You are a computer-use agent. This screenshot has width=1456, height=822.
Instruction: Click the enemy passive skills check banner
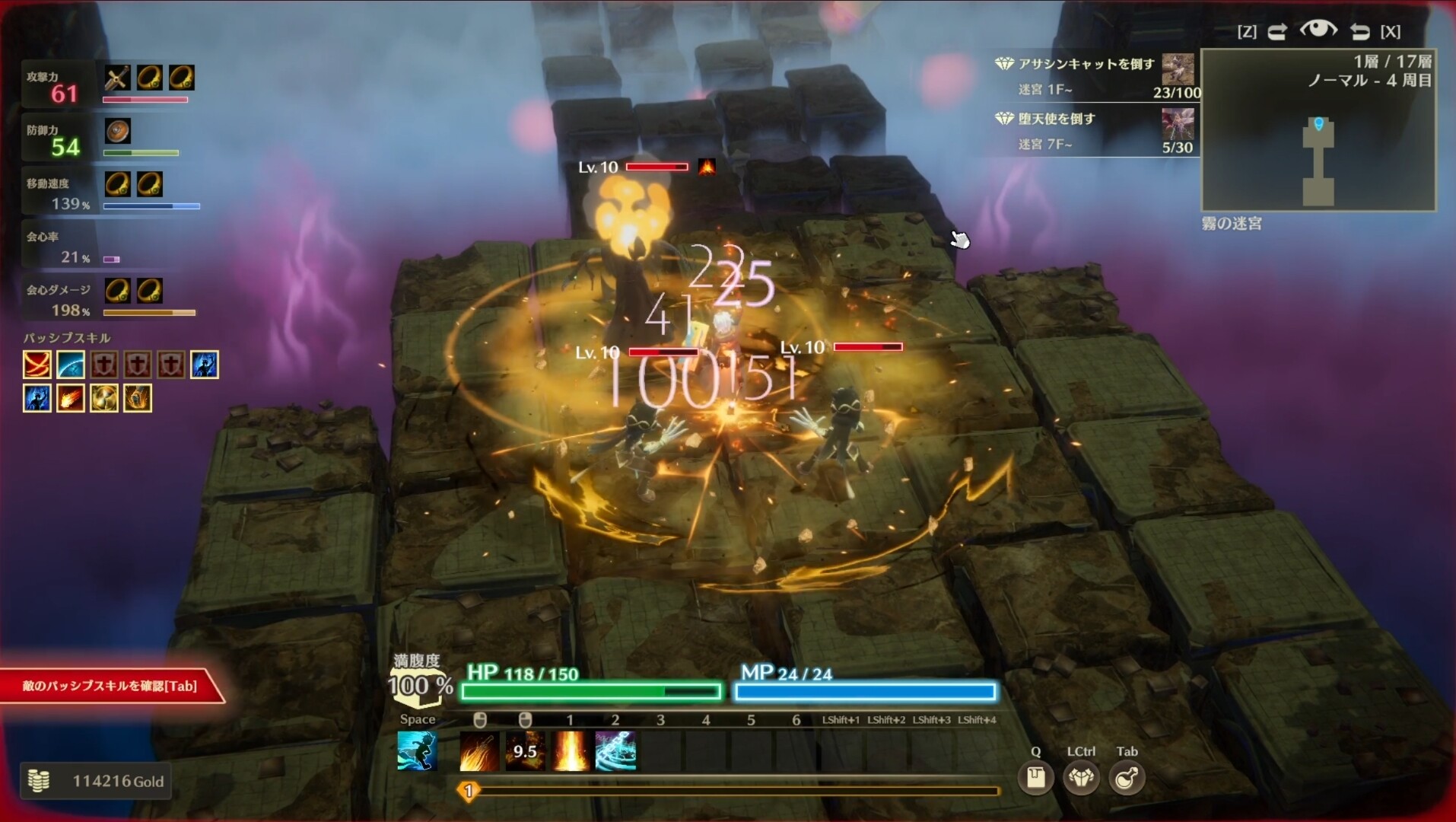tap(110, 686)
